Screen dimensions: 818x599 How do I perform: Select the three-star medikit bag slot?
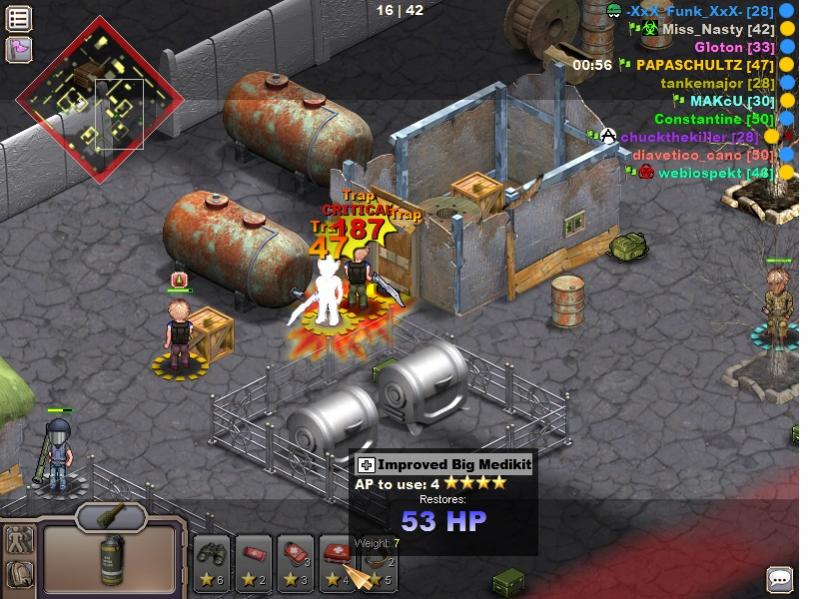[296, 562]
